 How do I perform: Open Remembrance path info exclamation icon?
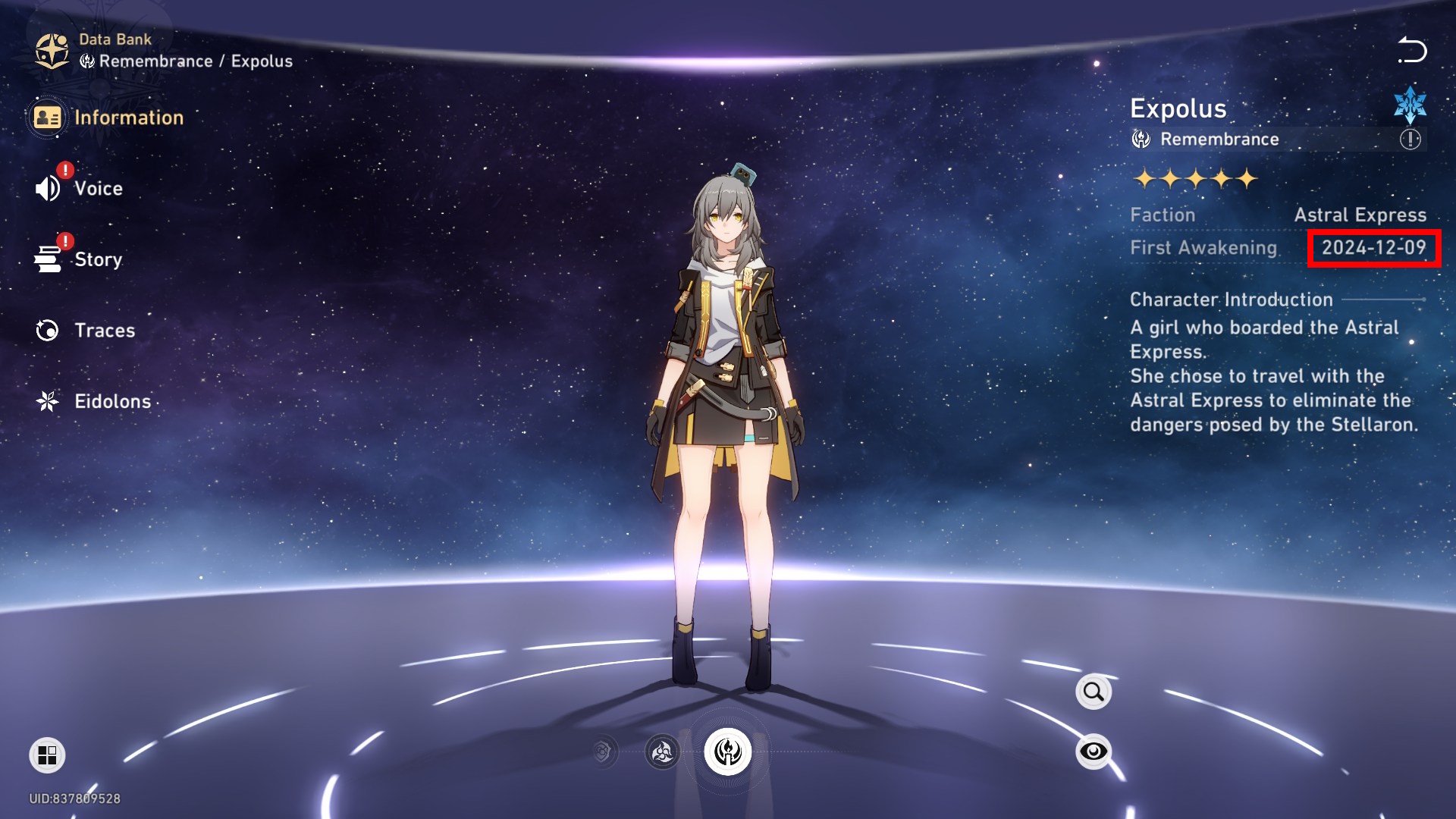pos(1410,140)
